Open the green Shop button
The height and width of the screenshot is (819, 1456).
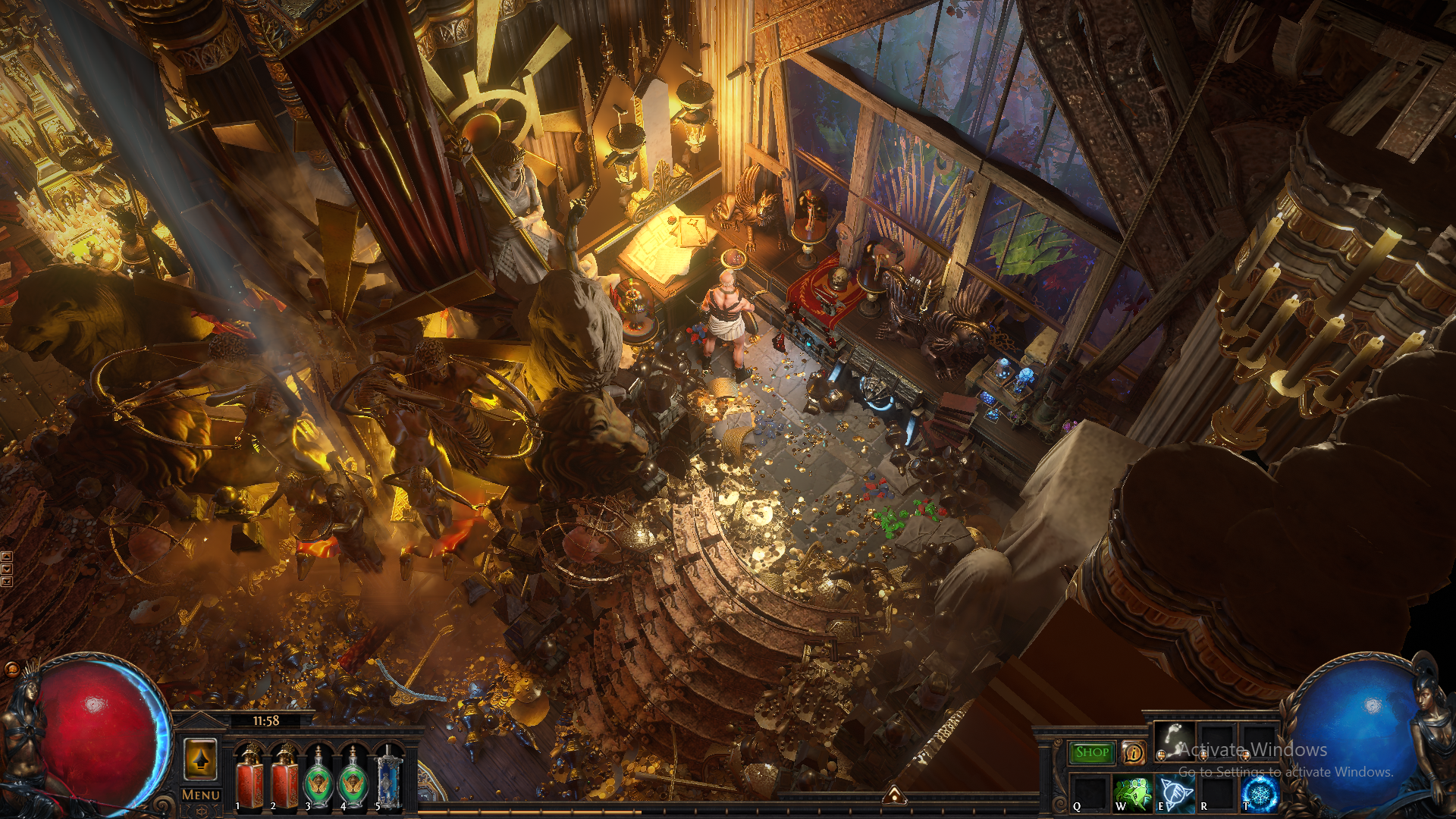[x=1092, y=752]
